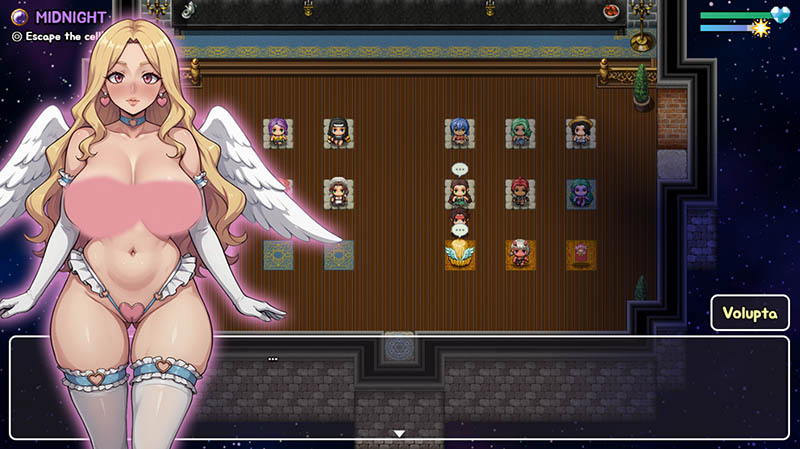Click the Midnight time-of-day orb icon

click(x=19, y=16)
